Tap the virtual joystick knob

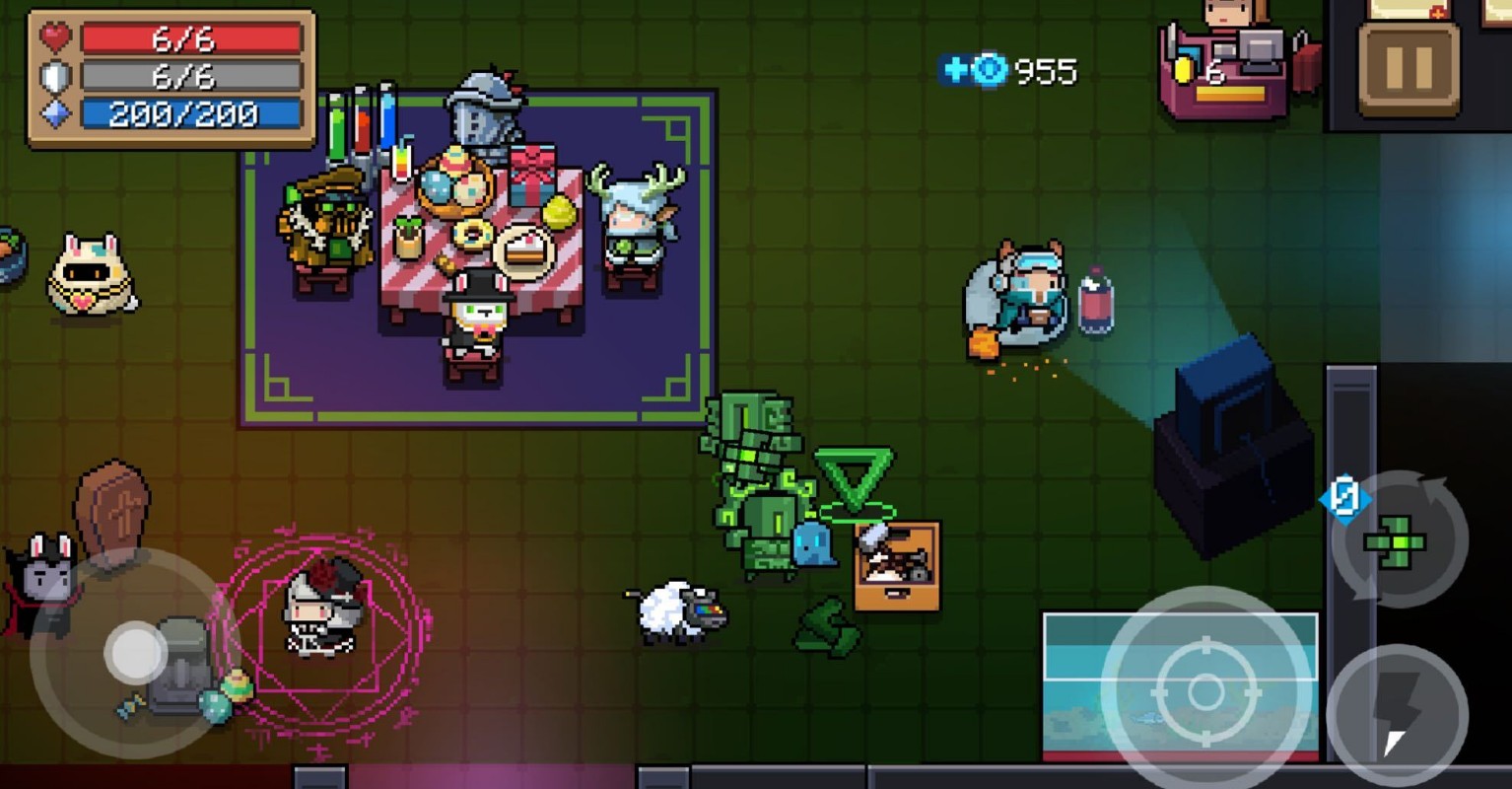[x=135, y=652]
